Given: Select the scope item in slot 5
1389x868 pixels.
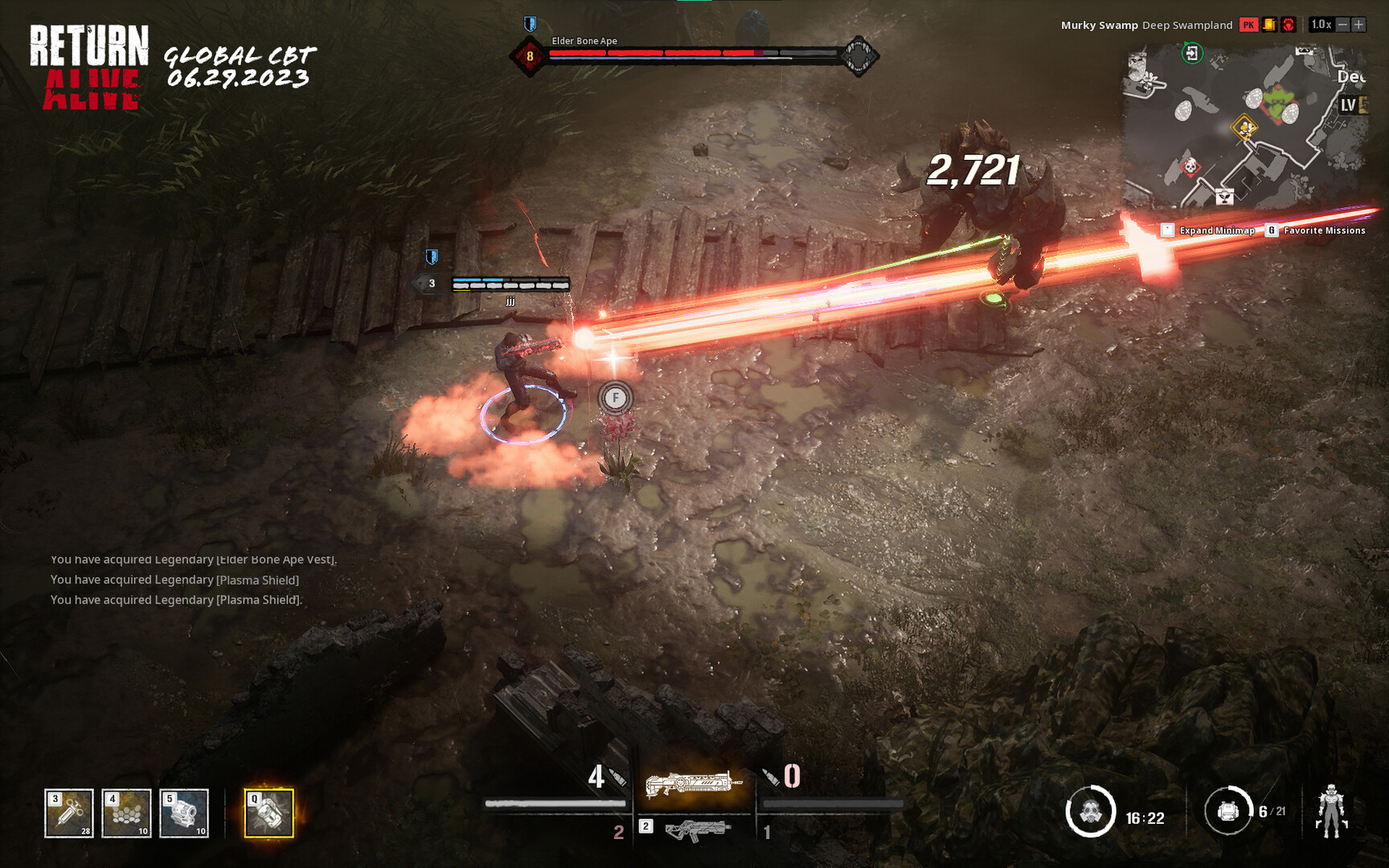Looking at the screenshot, I should [x=183, y=812].
